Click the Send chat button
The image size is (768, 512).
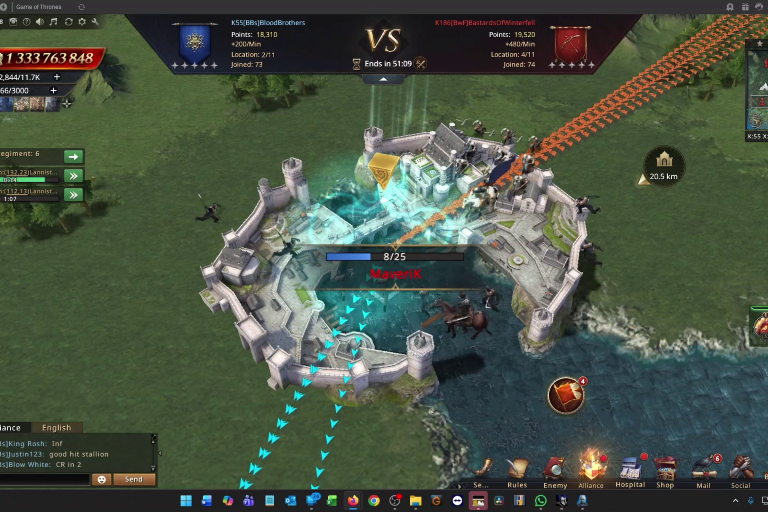(134, 480)
